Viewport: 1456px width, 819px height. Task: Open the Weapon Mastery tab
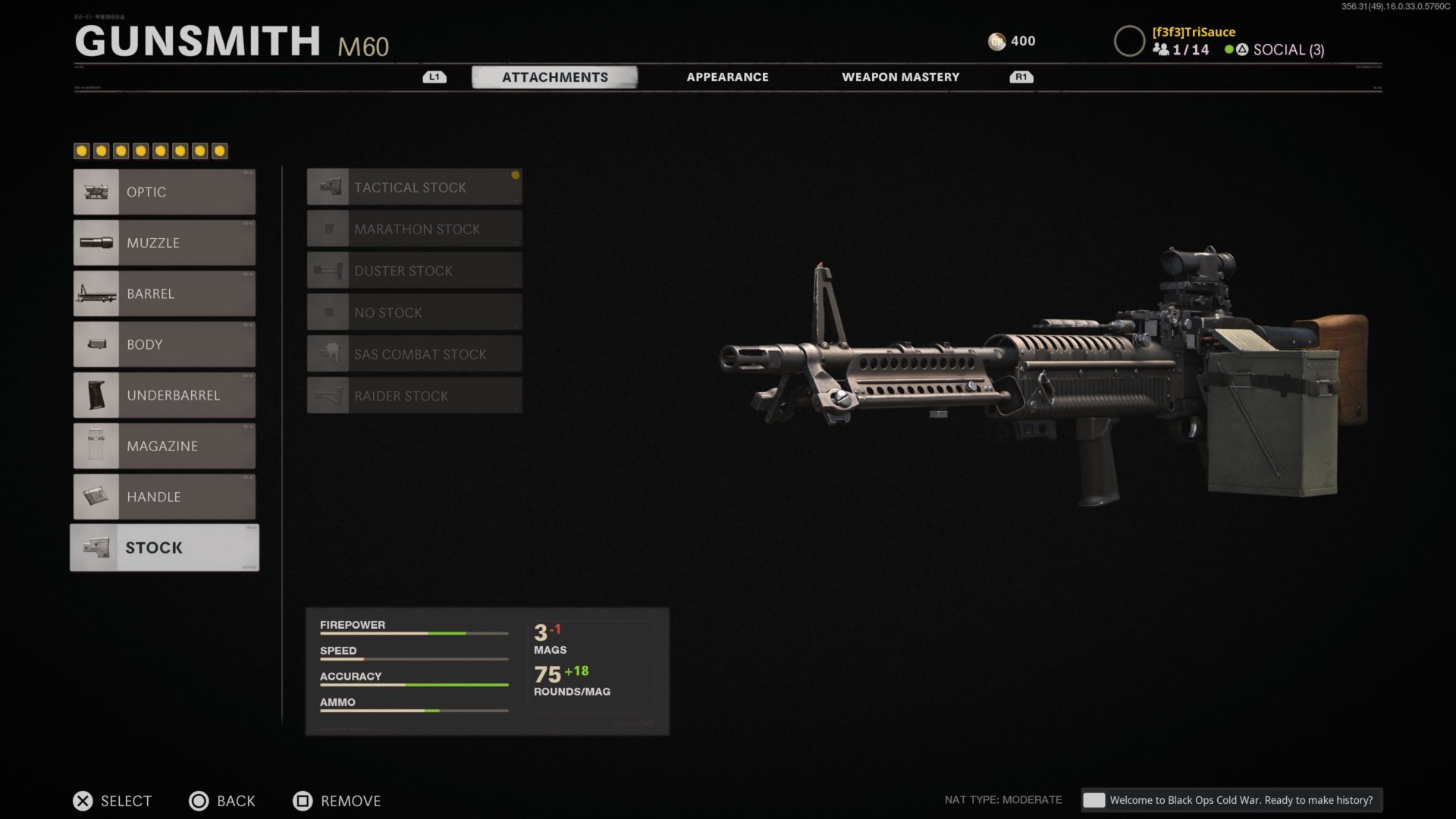pyautogui.click(x=900, y=77)
